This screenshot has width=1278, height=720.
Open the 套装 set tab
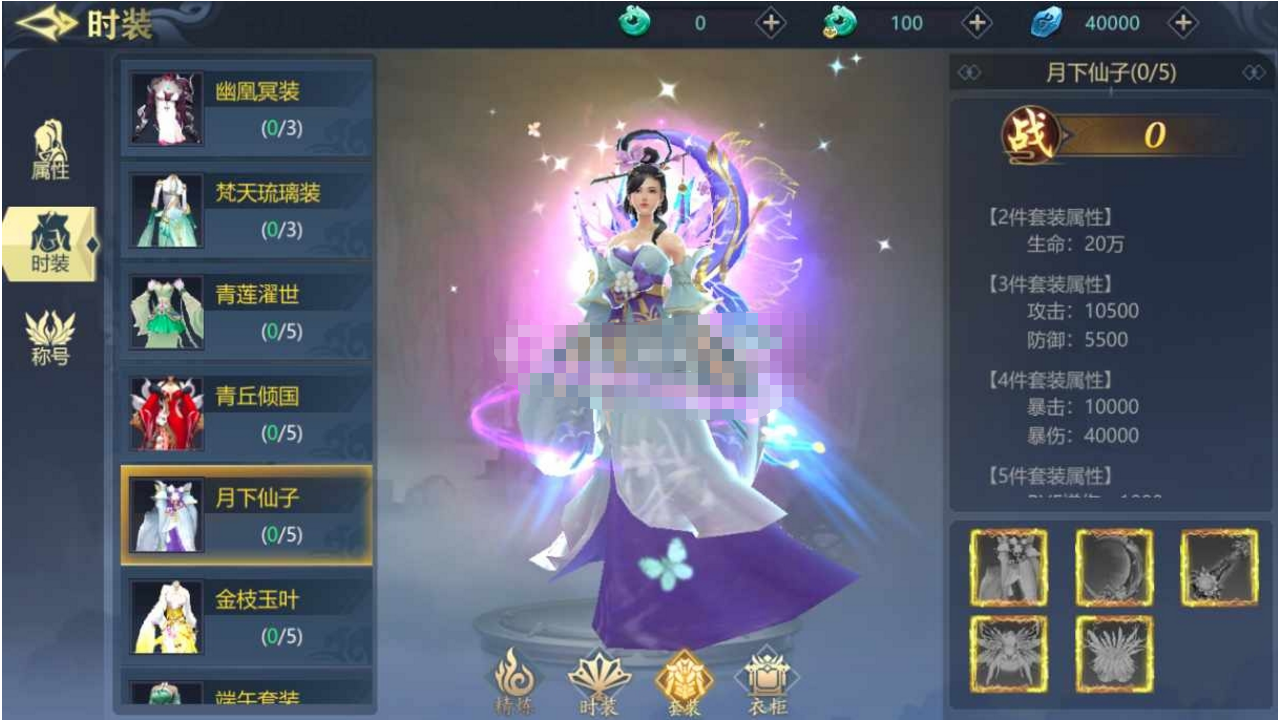point(684,682)
